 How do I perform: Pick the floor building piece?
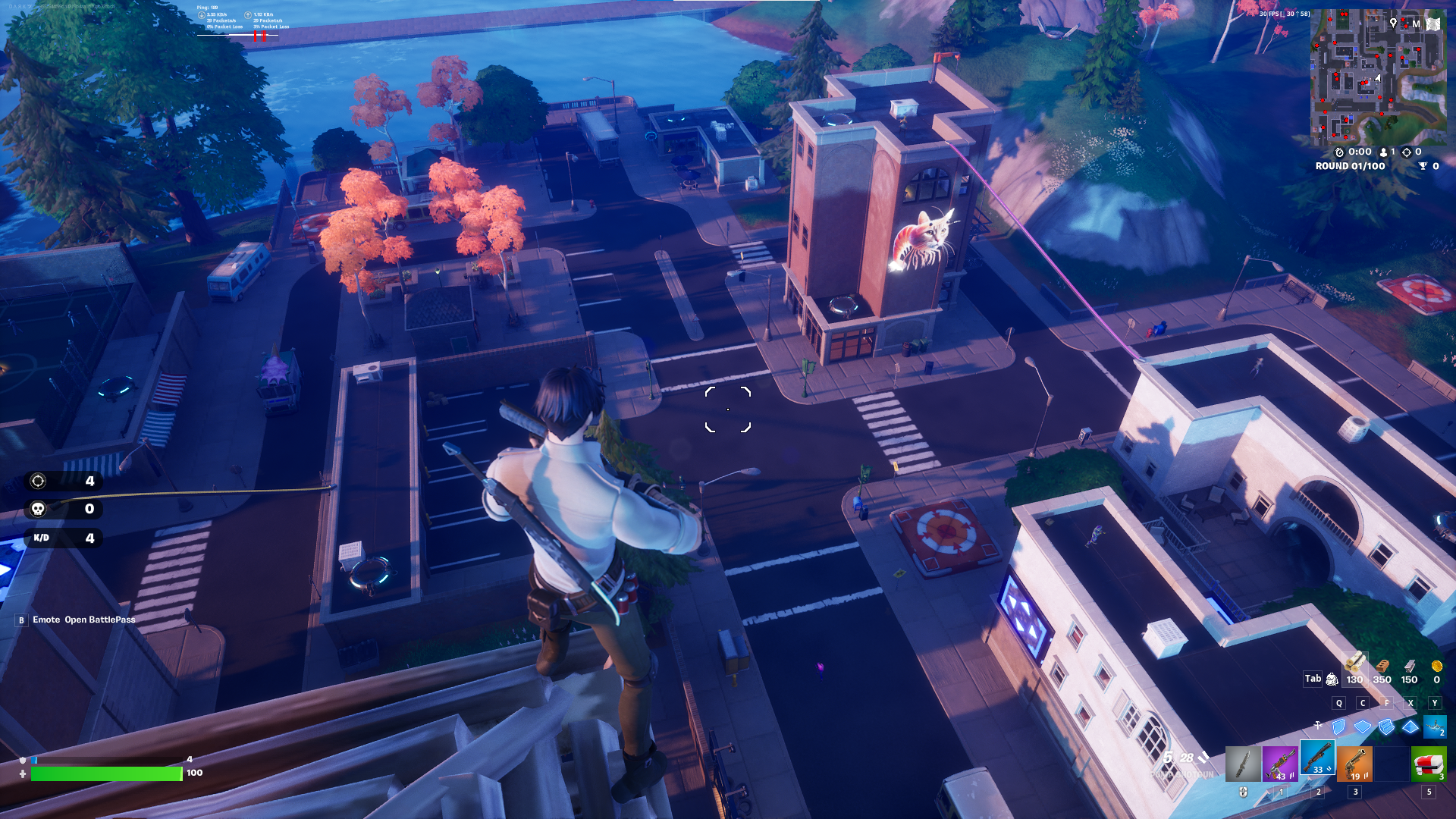tap(1363, 727)
